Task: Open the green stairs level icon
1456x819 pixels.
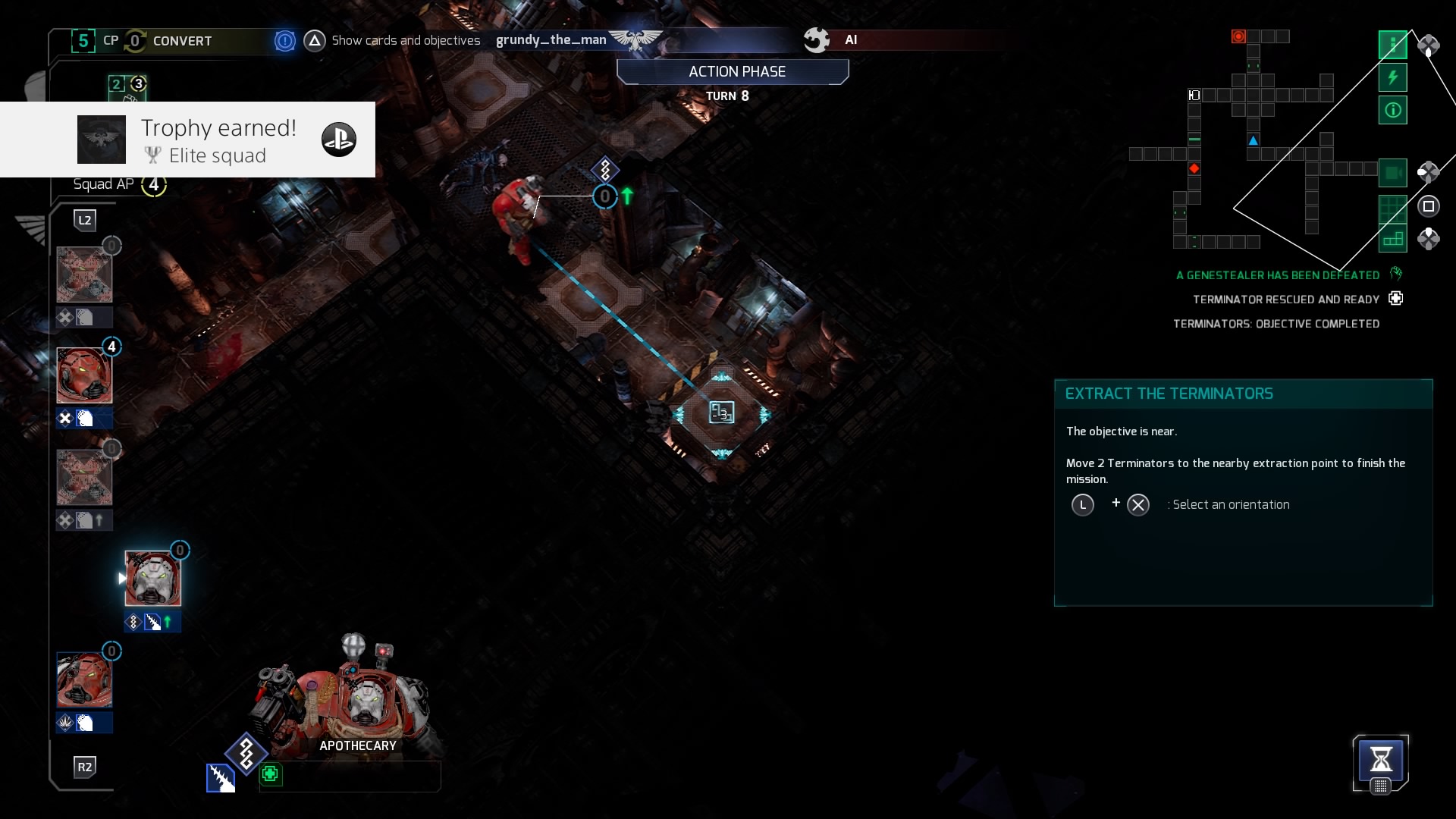Action: click(x=1392, y=240)
